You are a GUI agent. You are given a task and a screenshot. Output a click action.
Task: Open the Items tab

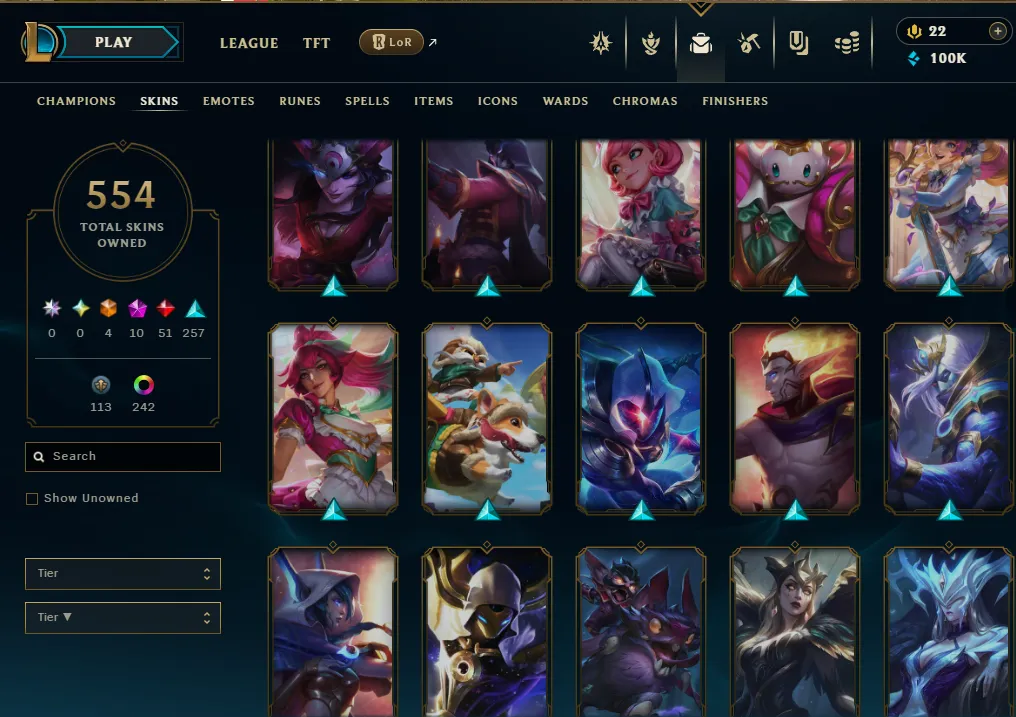[x=433, y=101]
